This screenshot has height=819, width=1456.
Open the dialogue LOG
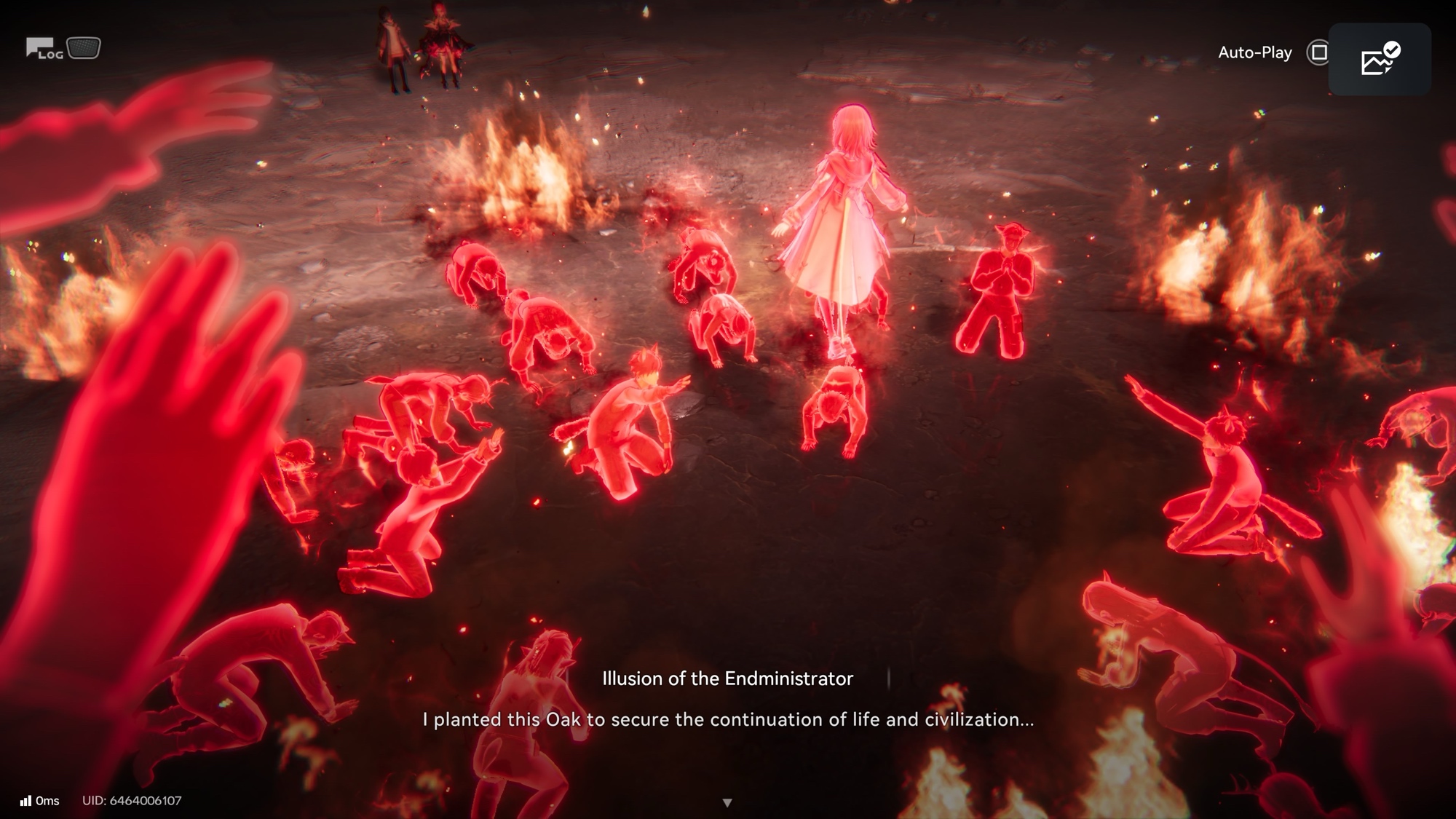pyautogui.click(x=44, y=50)
